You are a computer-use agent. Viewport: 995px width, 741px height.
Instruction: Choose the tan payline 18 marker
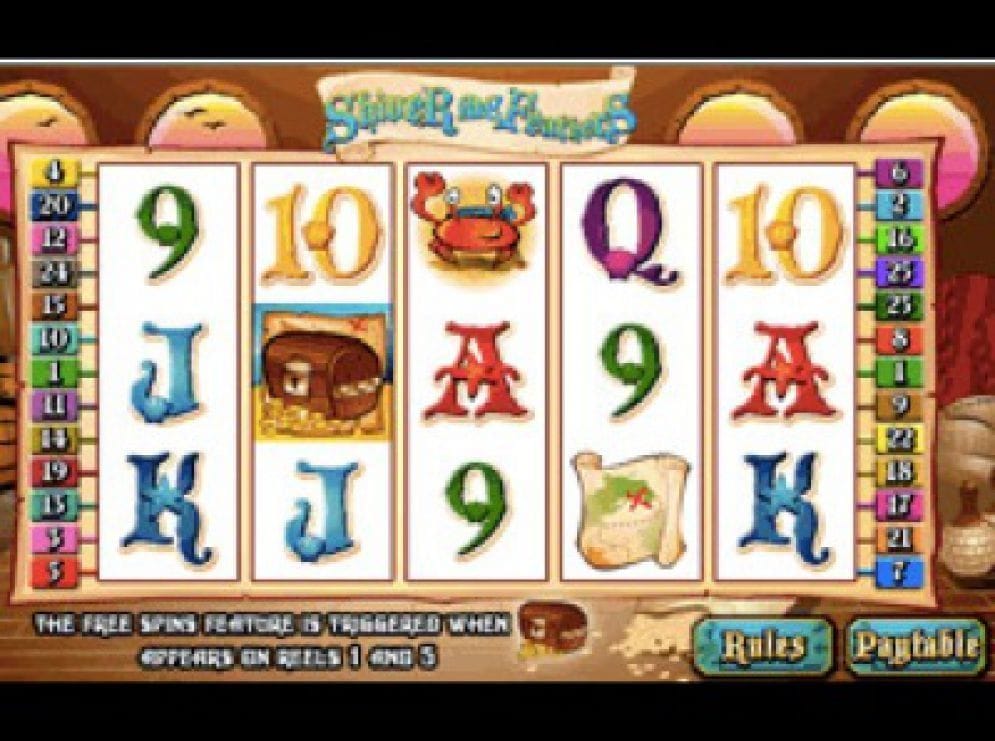click(899, 472)
